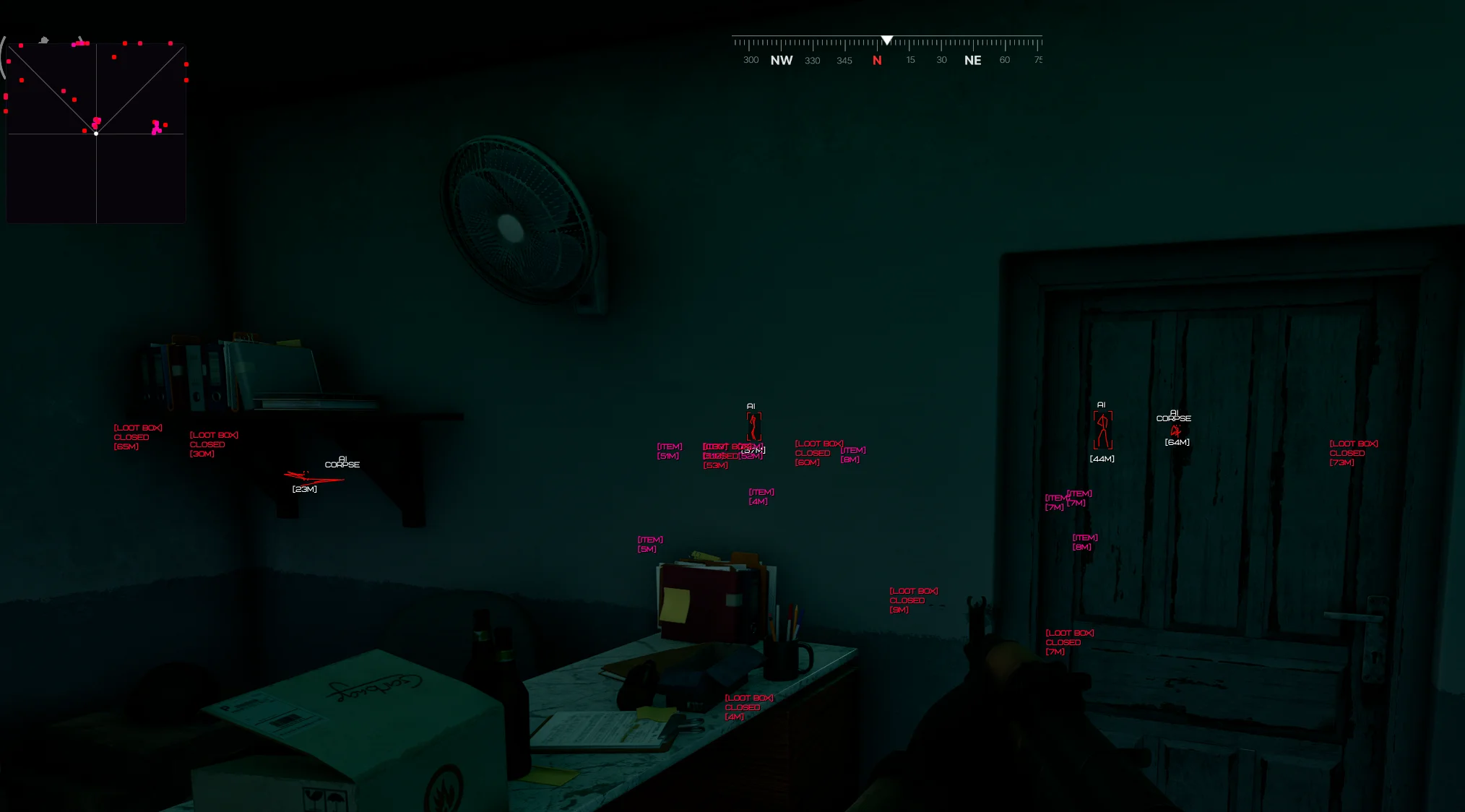1465x812 pixels.
Task: Choose the item marker at 5M
Action: coord(649,545)
